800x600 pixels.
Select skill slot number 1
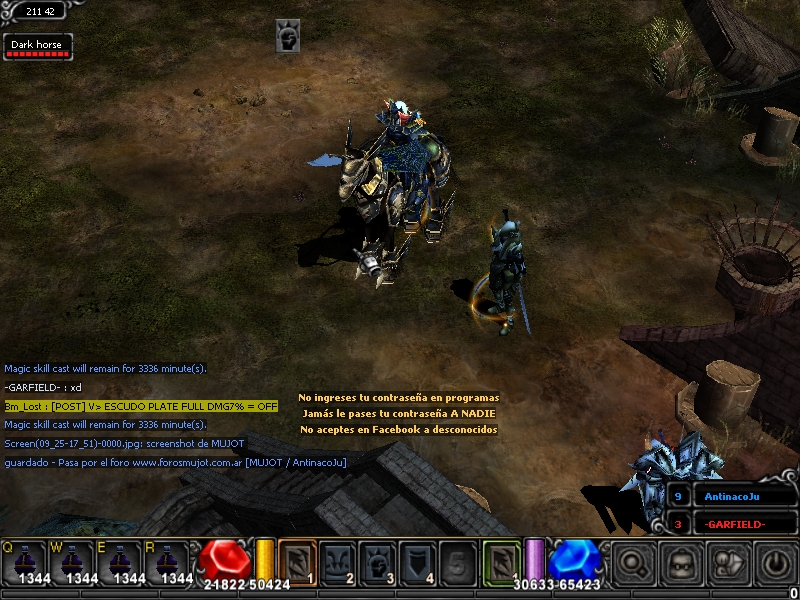coord(297,561)
